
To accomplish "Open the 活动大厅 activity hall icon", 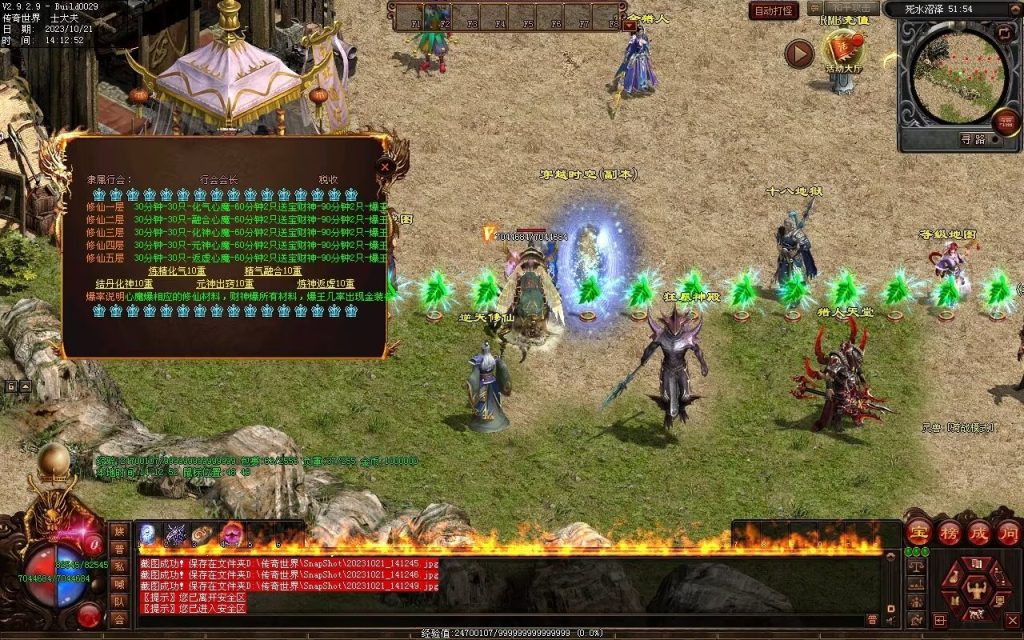I will click(x=842, y=50).
